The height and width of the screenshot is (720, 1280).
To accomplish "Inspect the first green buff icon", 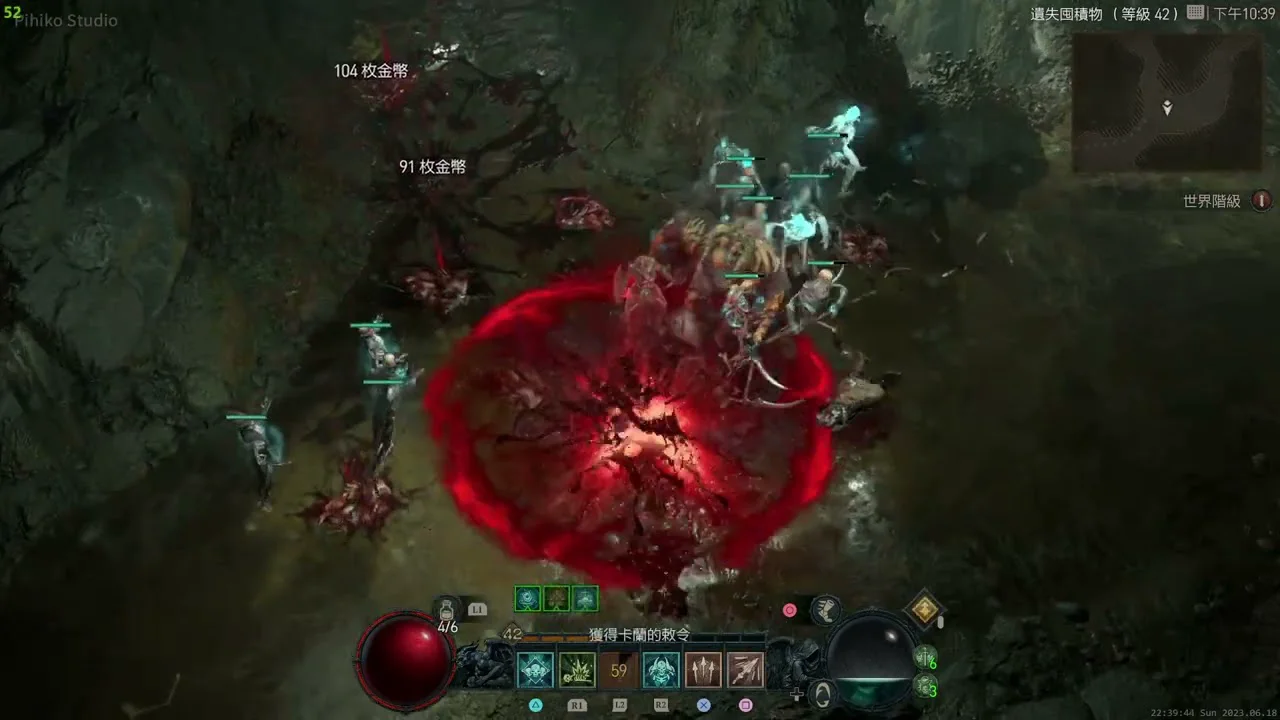I will (x=527, y=599).
